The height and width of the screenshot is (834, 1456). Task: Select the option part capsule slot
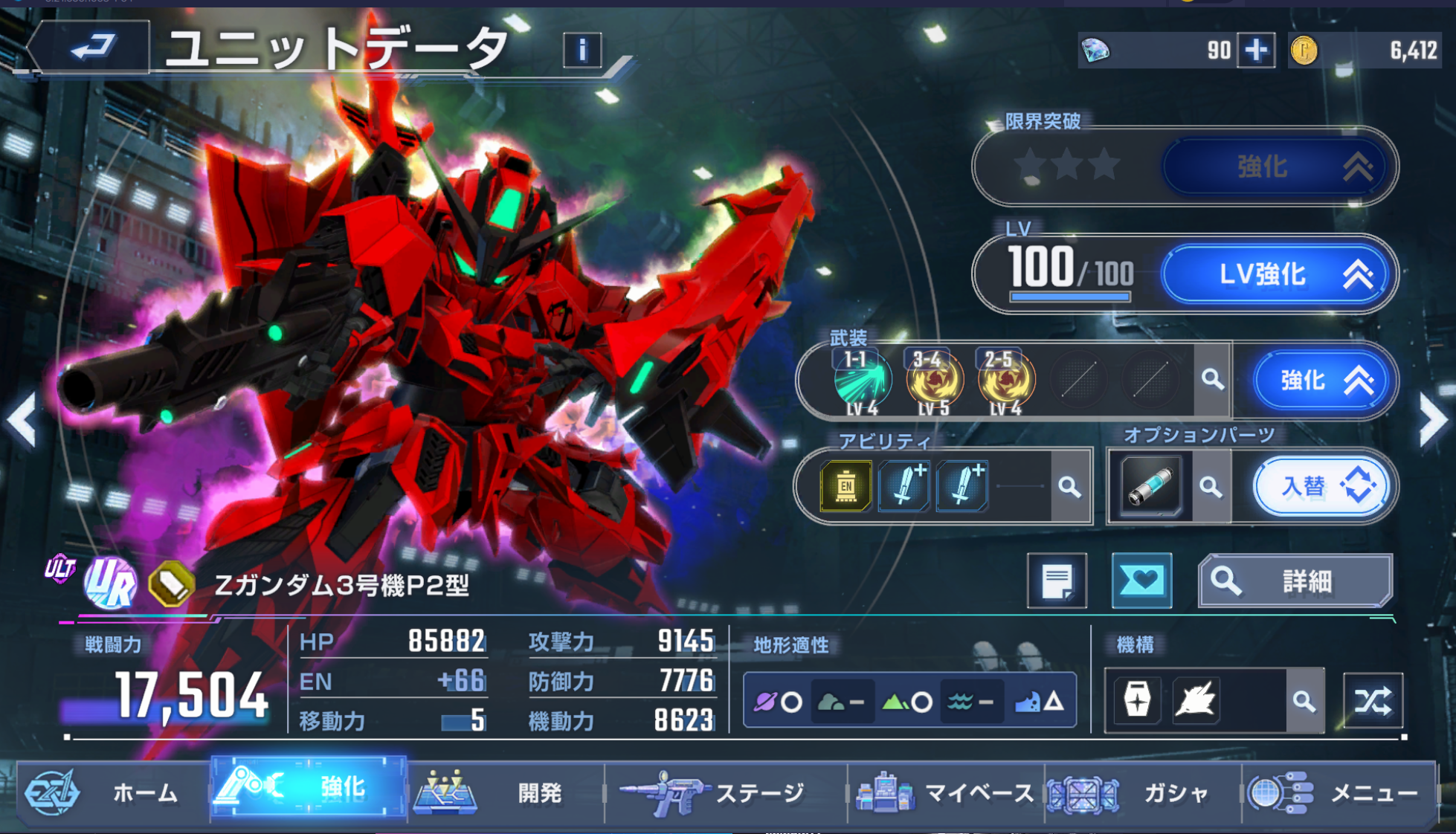(1150, 487)
